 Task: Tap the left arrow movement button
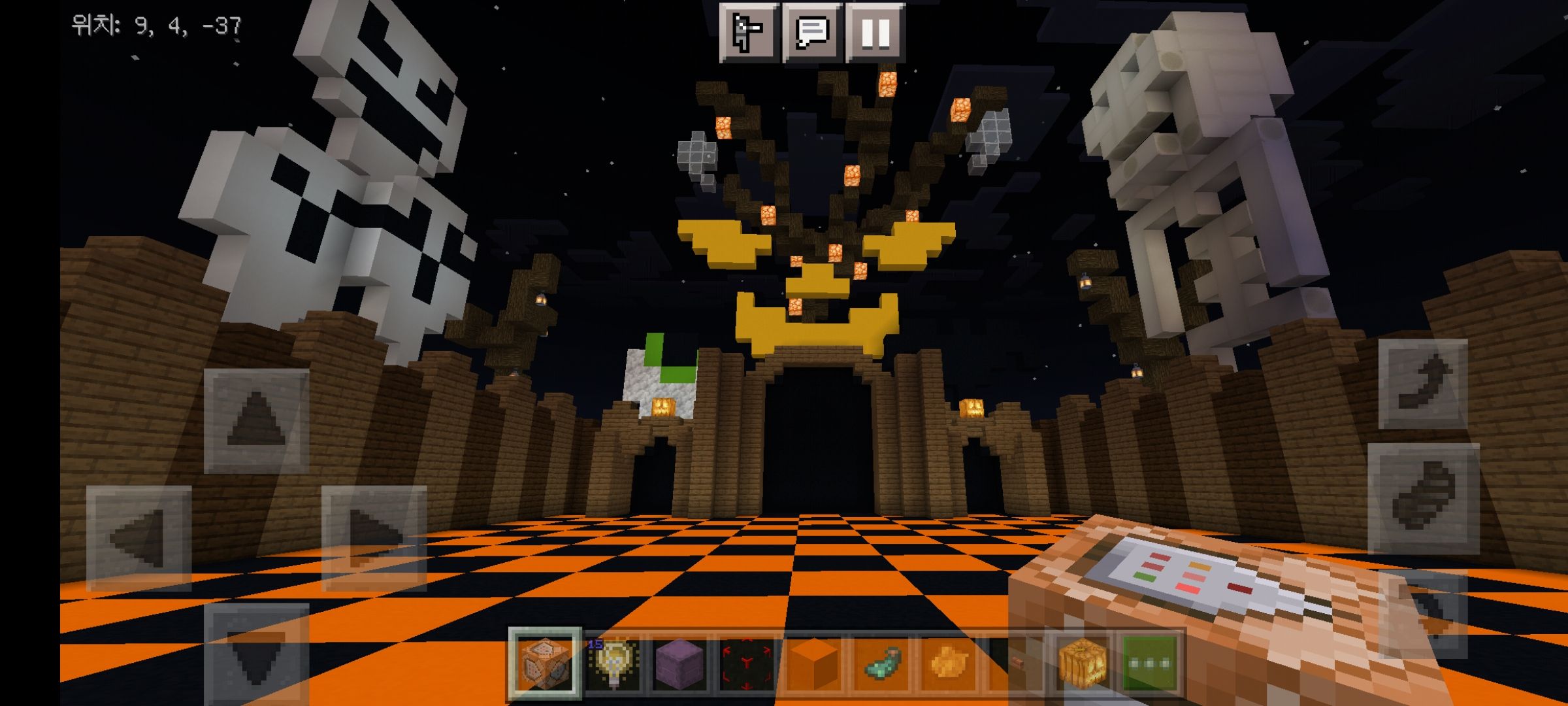pyautogui.click(x=139, y=538)
